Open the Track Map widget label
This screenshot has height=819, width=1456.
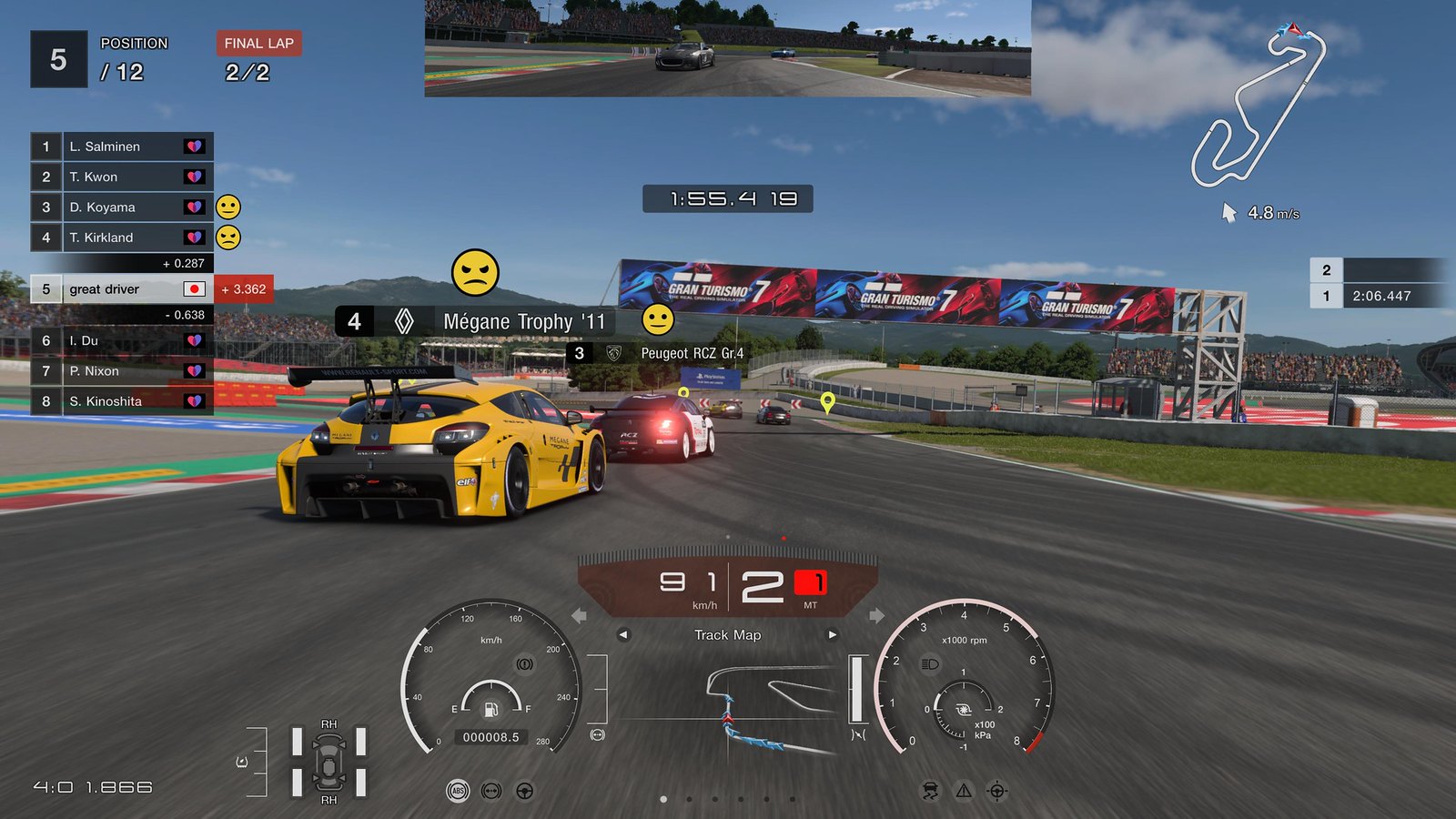click(x=726, y=635)
